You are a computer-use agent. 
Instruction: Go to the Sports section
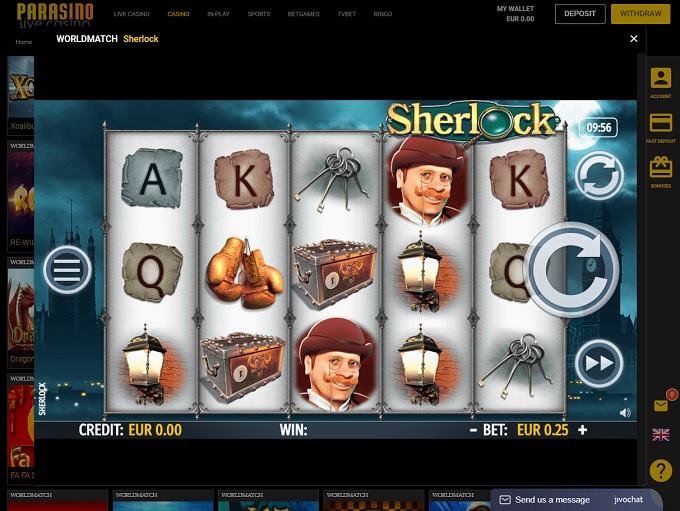[x=258, y=15]
